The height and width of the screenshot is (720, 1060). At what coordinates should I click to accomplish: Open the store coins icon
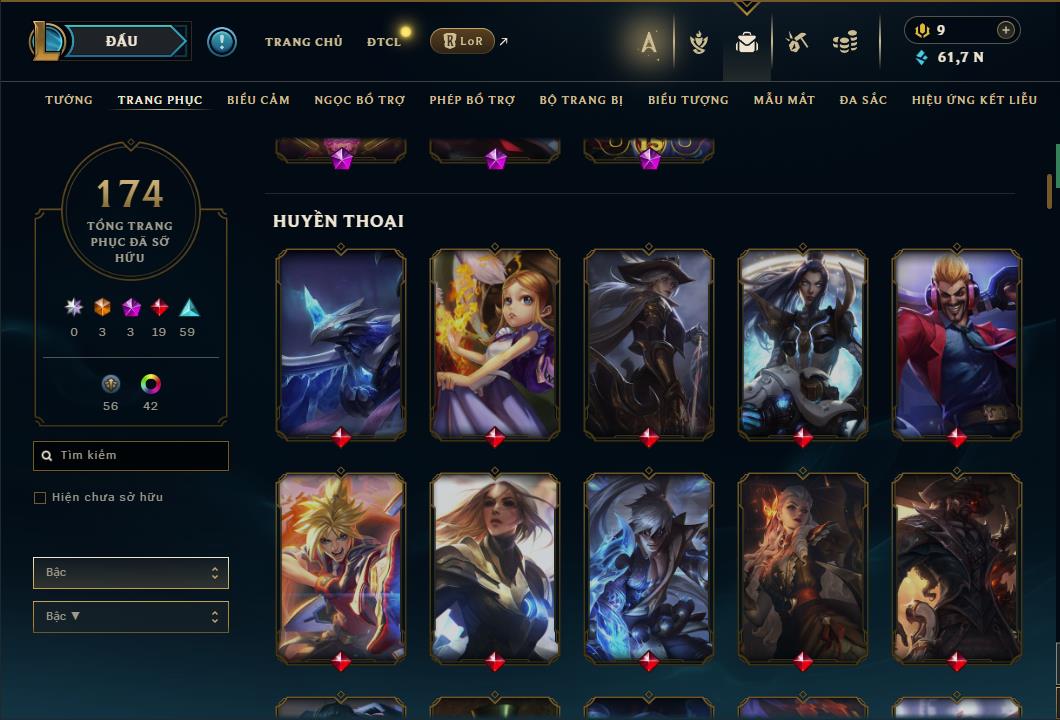[845, 42]
